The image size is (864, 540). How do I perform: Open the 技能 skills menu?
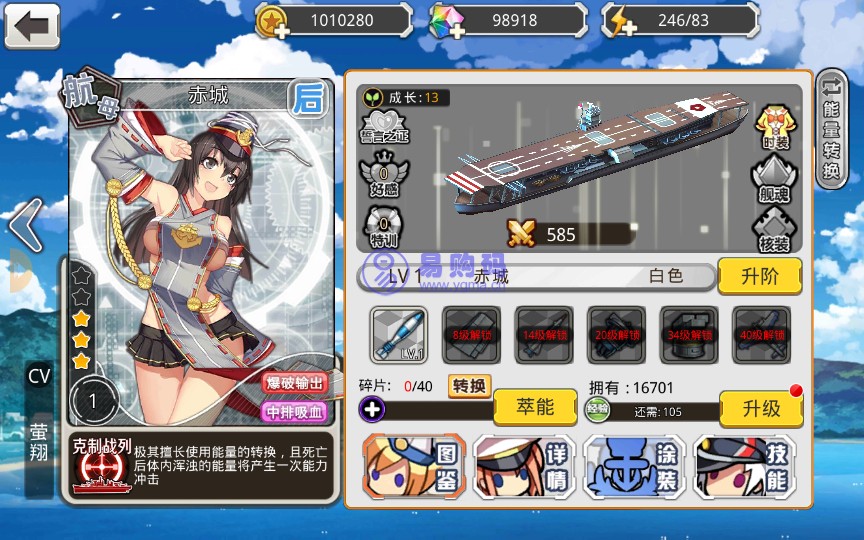coord(745,467)
